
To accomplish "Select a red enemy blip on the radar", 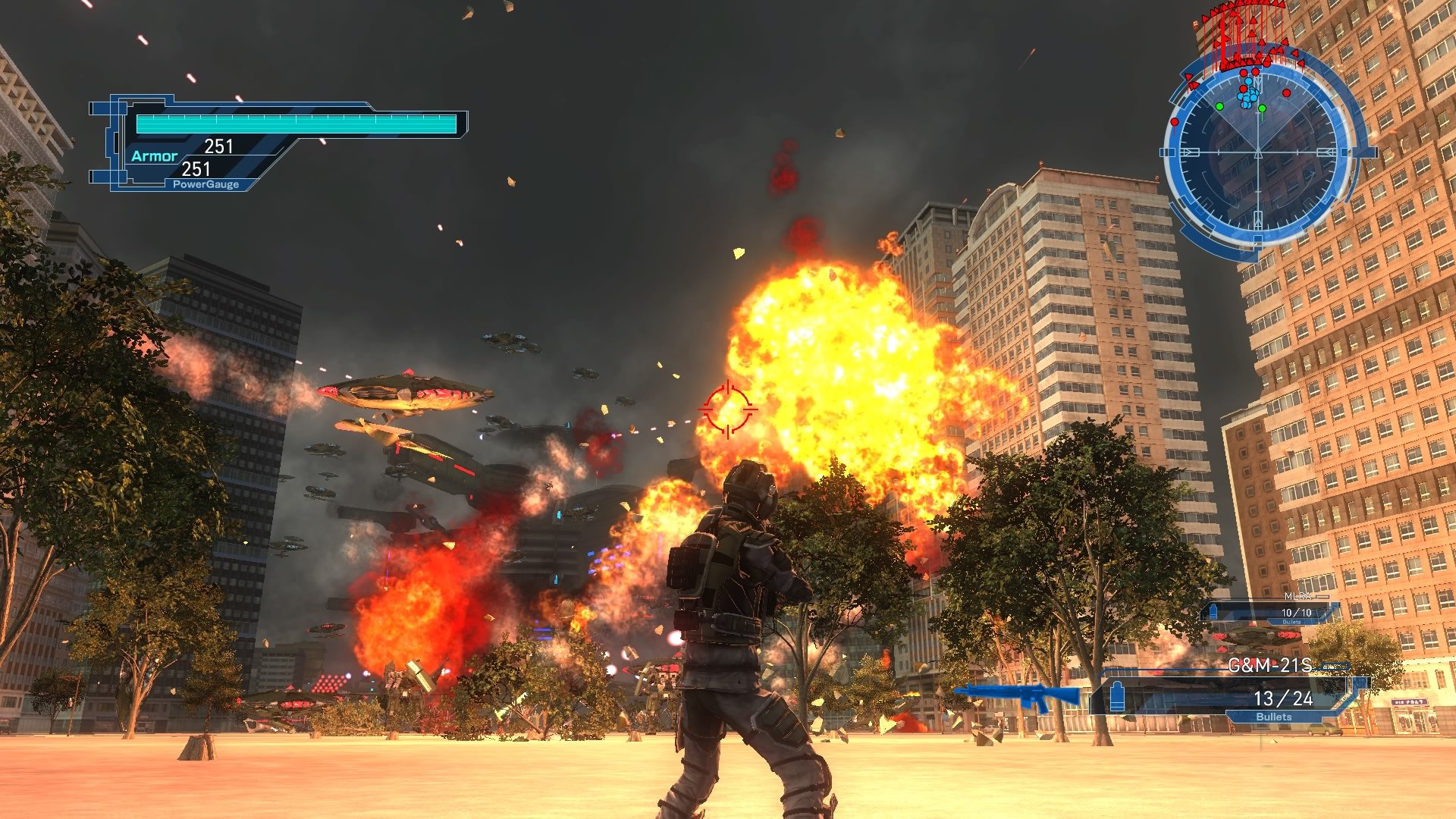I will coord(1286,93).
